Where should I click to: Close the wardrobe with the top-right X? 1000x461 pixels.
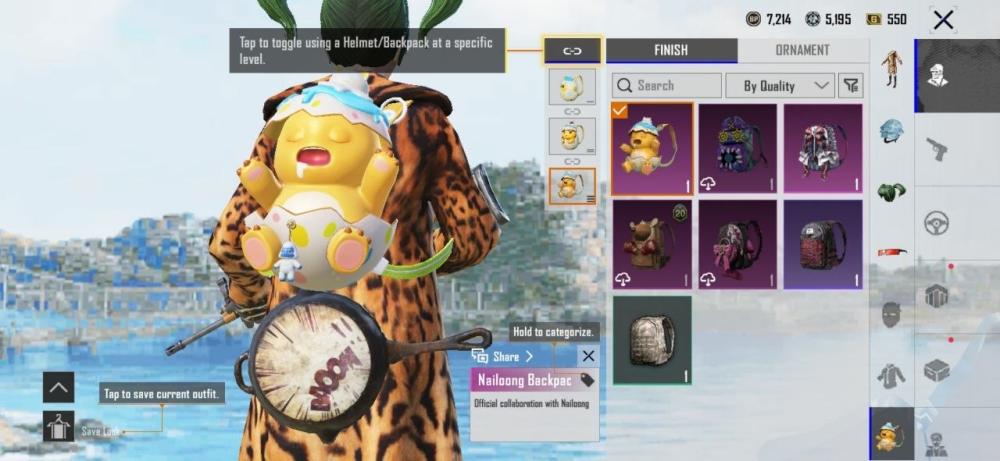pos(942,19)
